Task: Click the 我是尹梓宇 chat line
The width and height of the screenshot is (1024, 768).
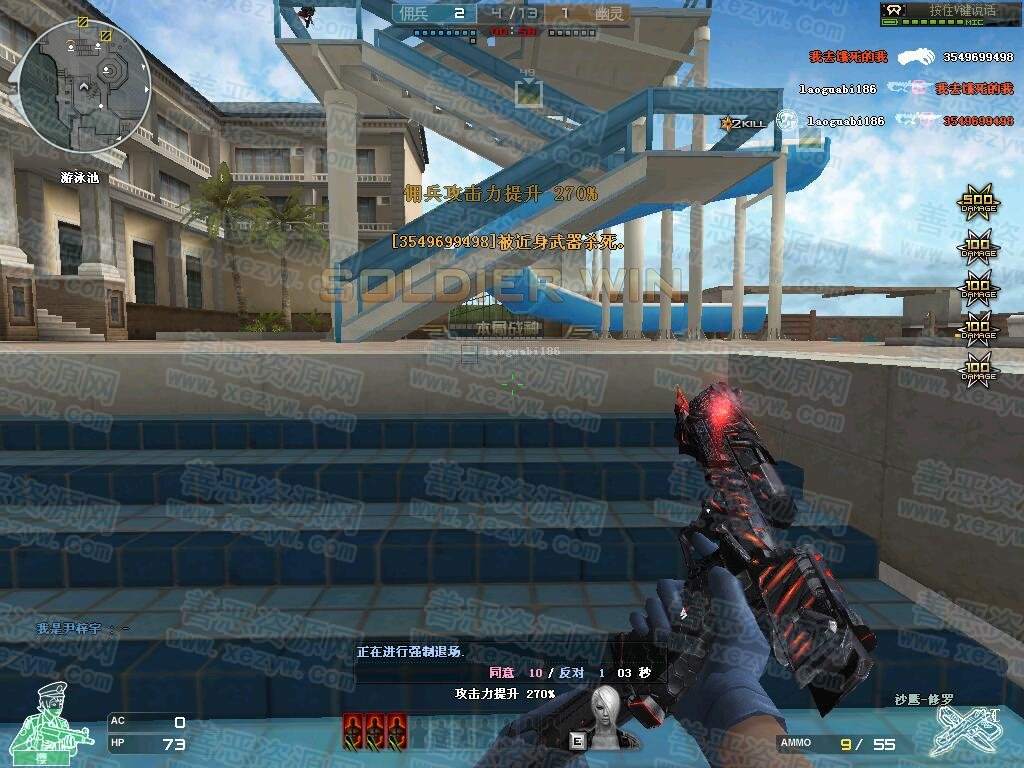Action: (83, 628)
